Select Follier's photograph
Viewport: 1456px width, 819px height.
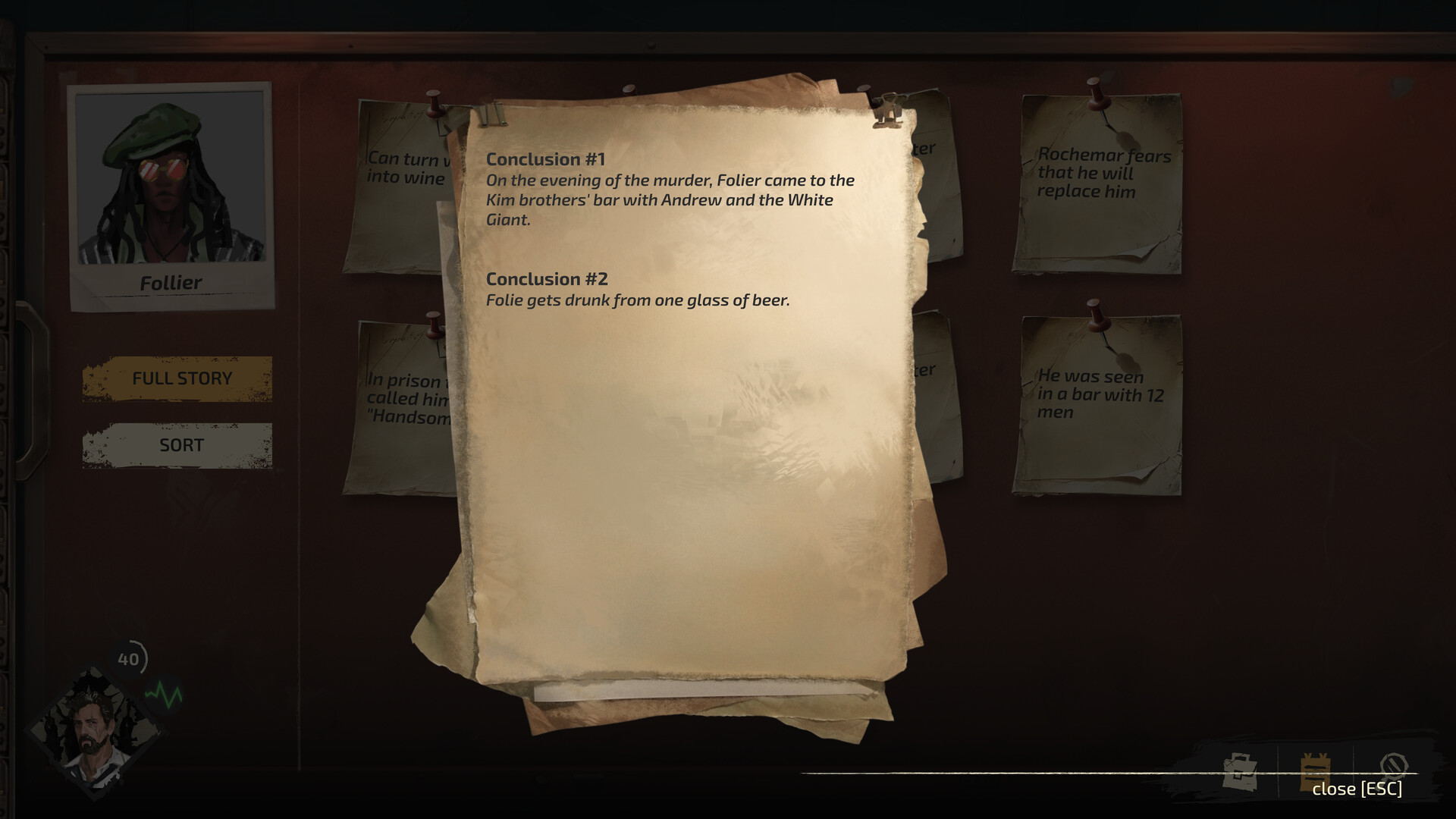171,190
